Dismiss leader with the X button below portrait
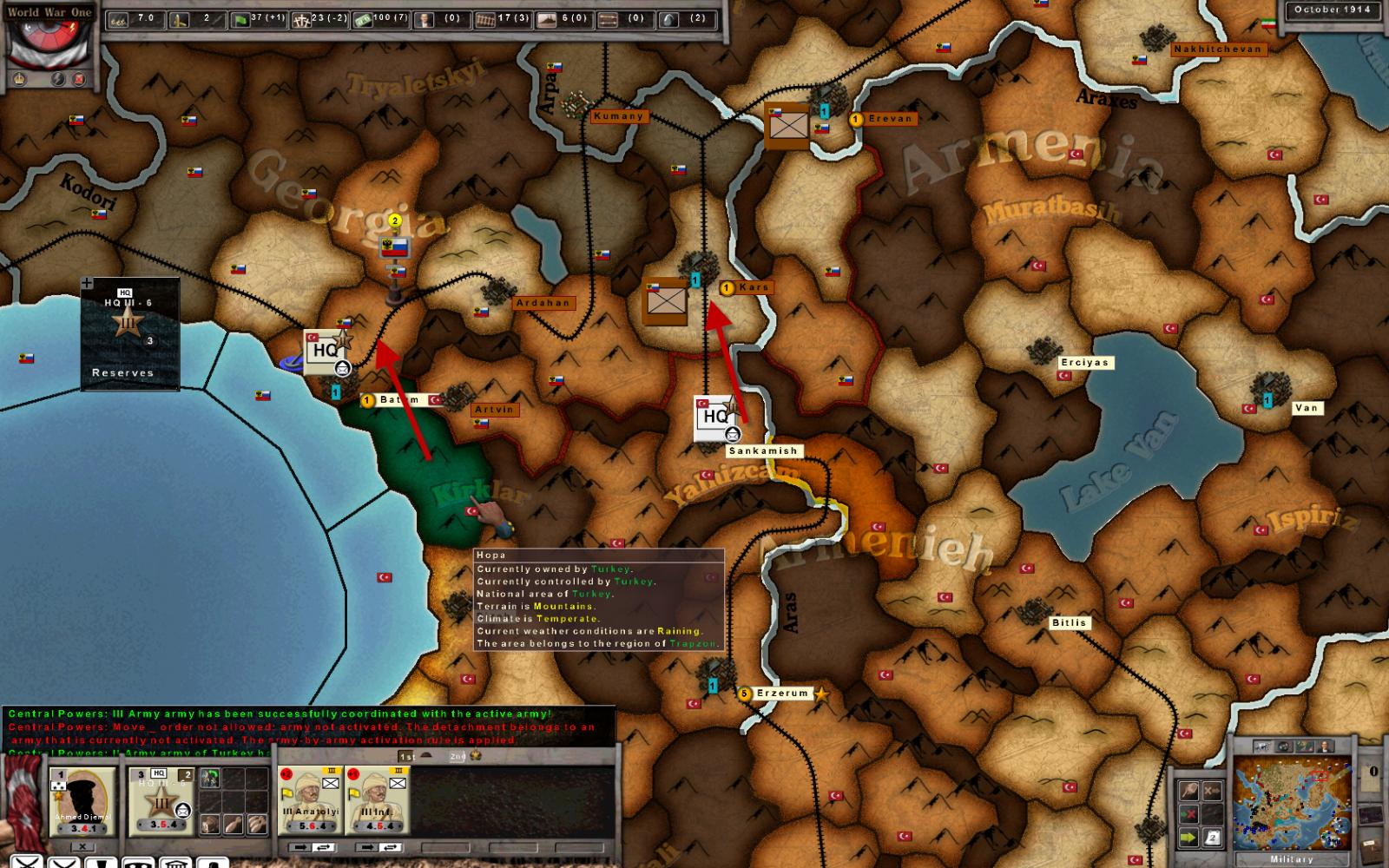The image size is (1389, 868). click(x=82, y=846)
